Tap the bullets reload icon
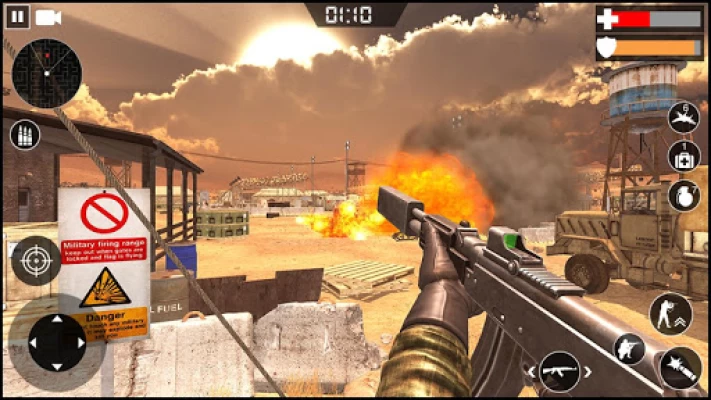 coord(24,135)
